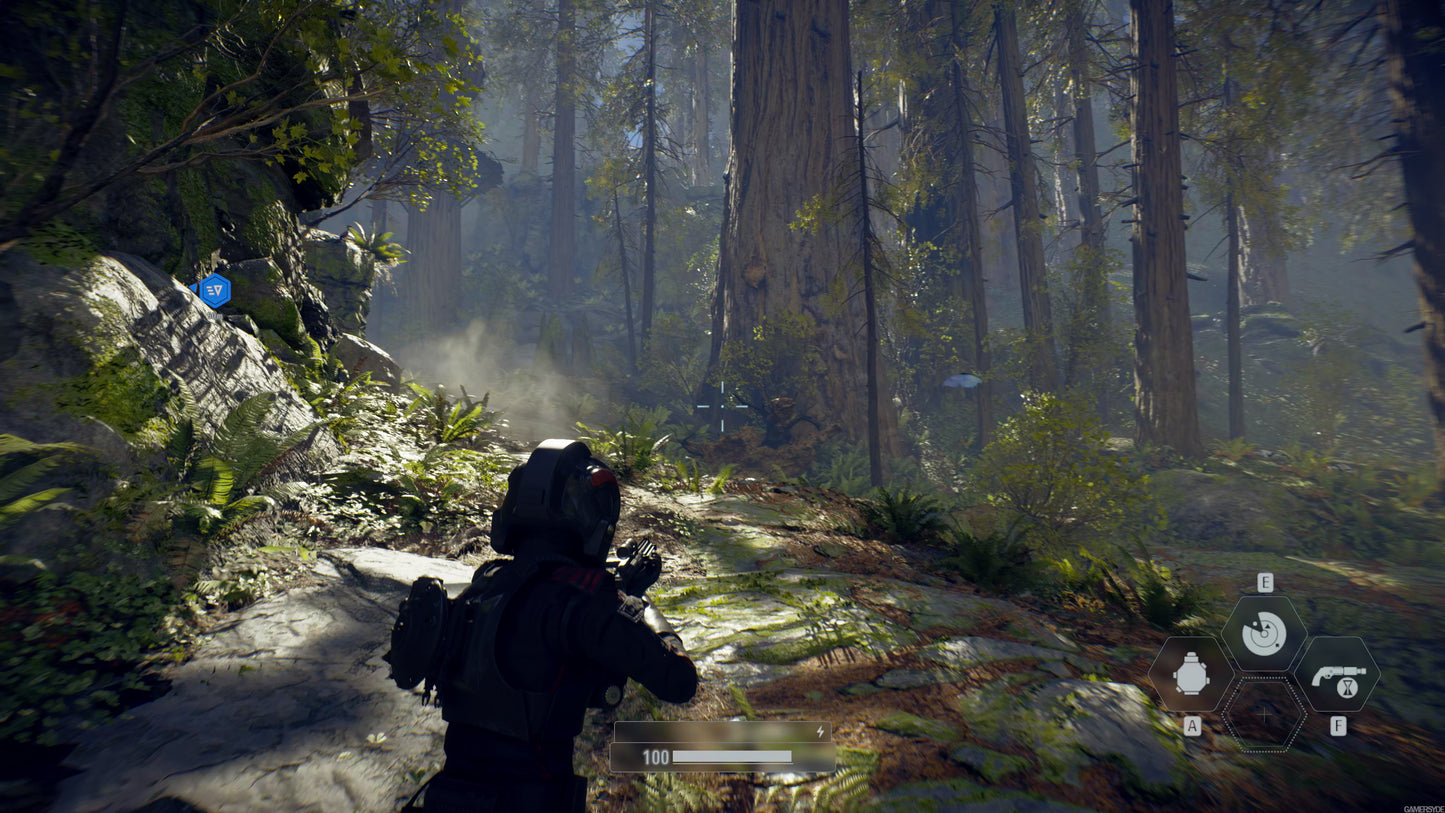Image resolution: width=1445 pixels, height=813 pixels.
Task: Click the blue hexagonal objective waypoint marker
Action: point(215,290)
